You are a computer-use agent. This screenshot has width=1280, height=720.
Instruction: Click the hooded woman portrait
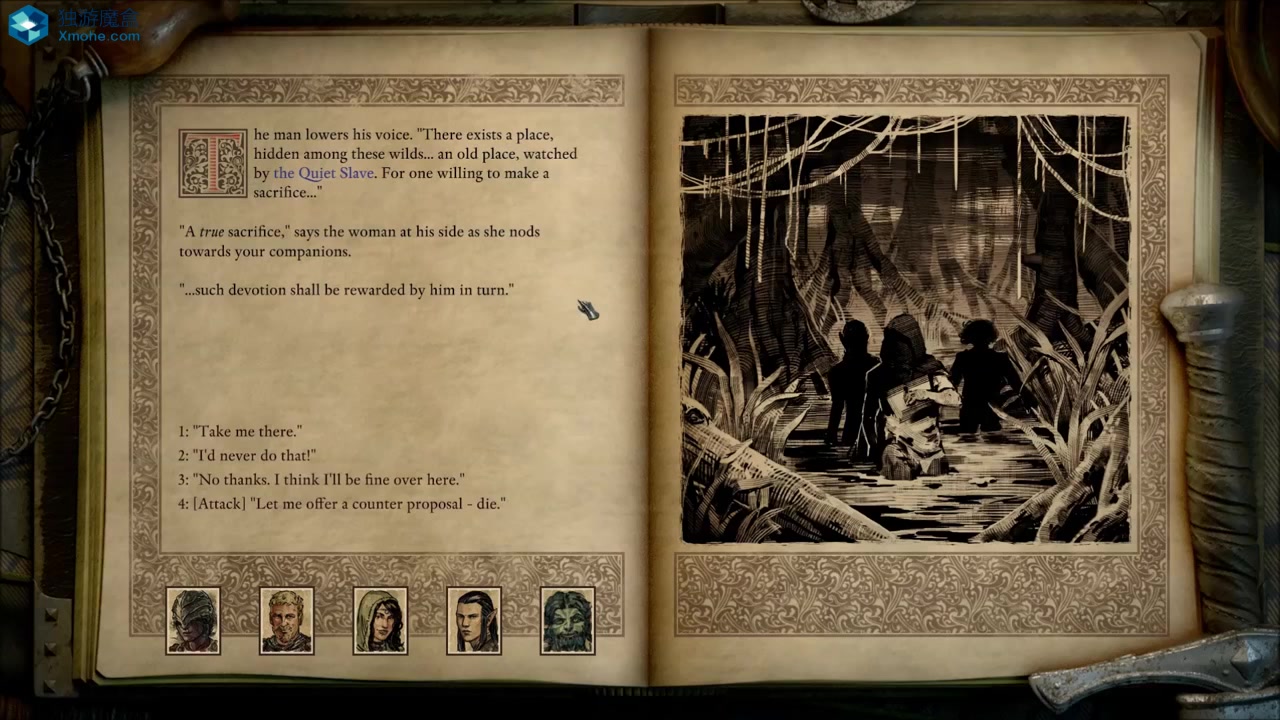pos(380,620)
